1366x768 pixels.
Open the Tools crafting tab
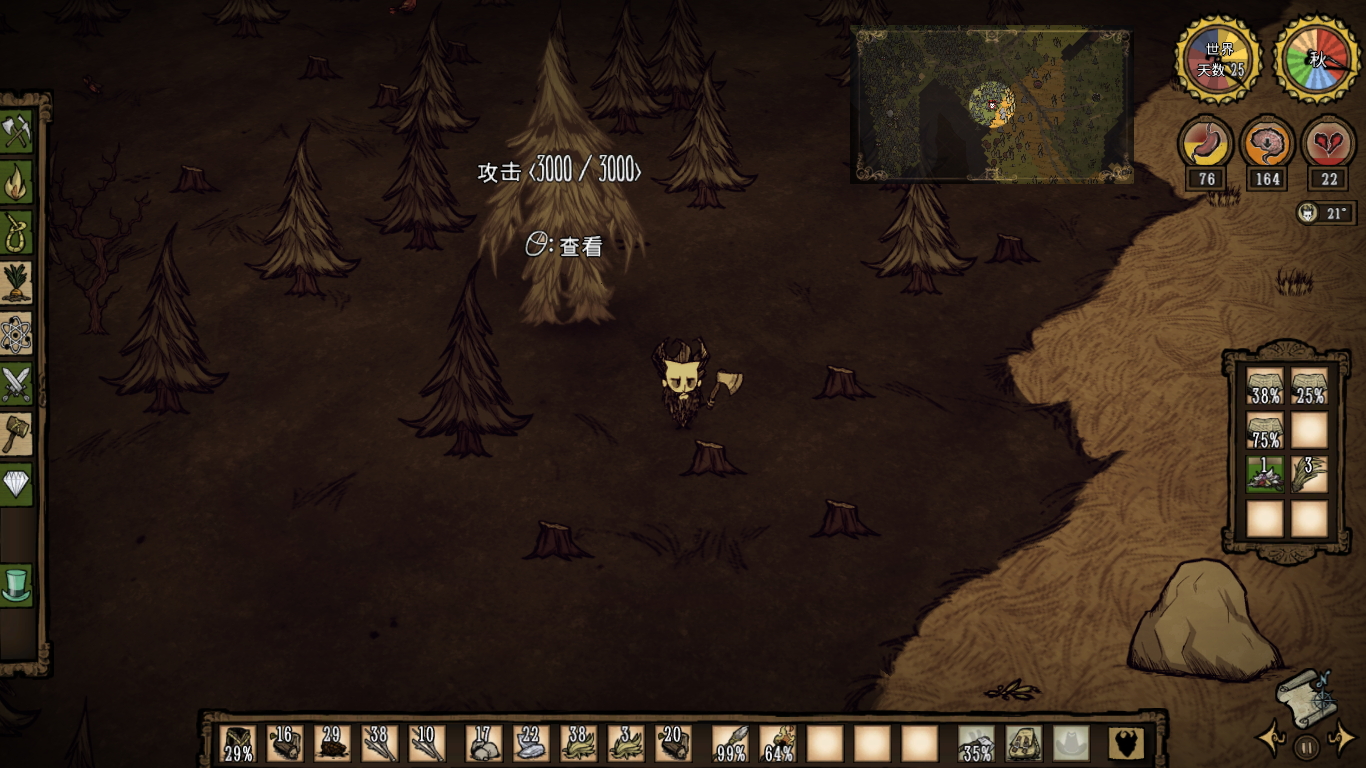(17, 131)
